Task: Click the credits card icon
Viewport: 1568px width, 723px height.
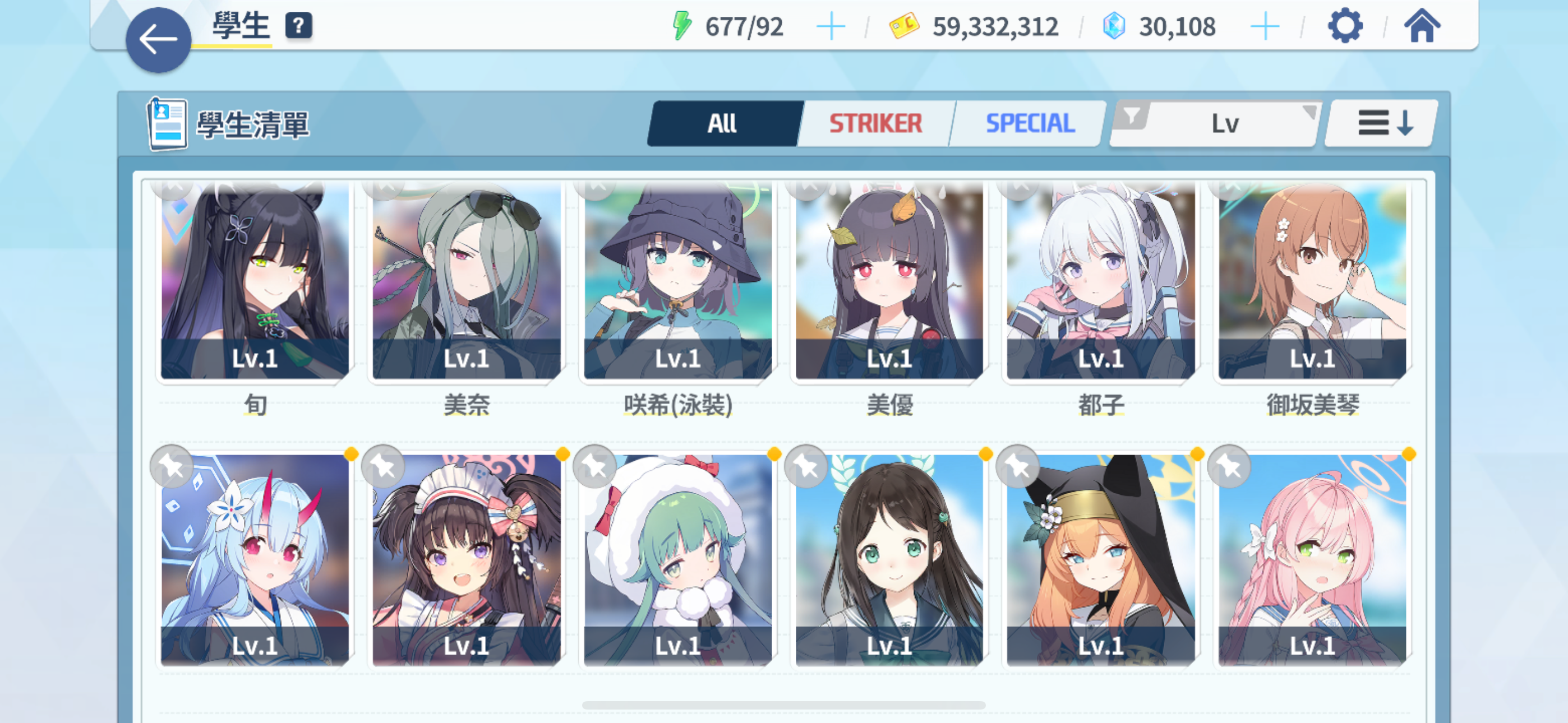Action: [x=903, y=26]
